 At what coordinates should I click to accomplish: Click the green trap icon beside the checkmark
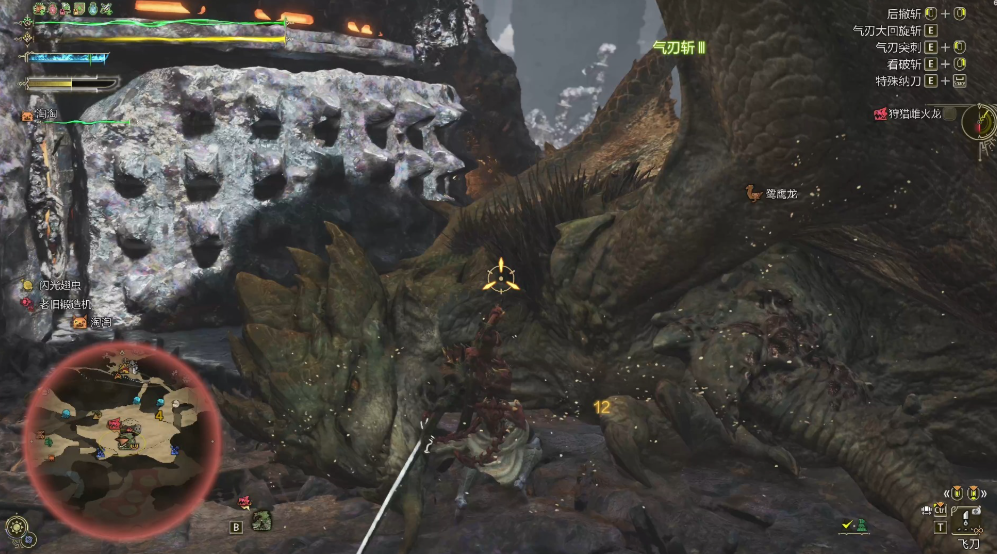coord(861,524)
